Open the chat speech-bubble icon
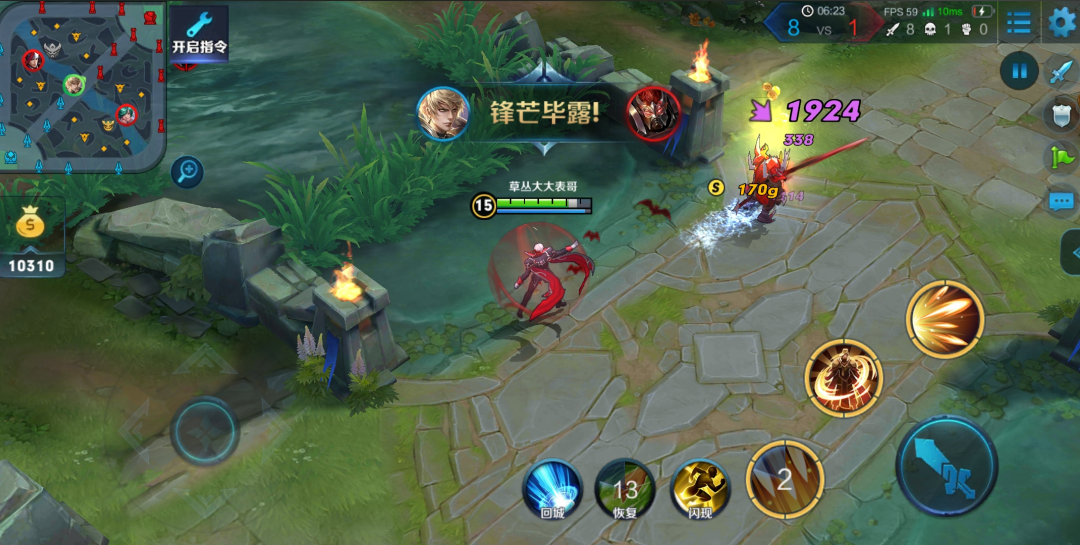The width and height of the screenshot is (1080, 545). 1060,201
